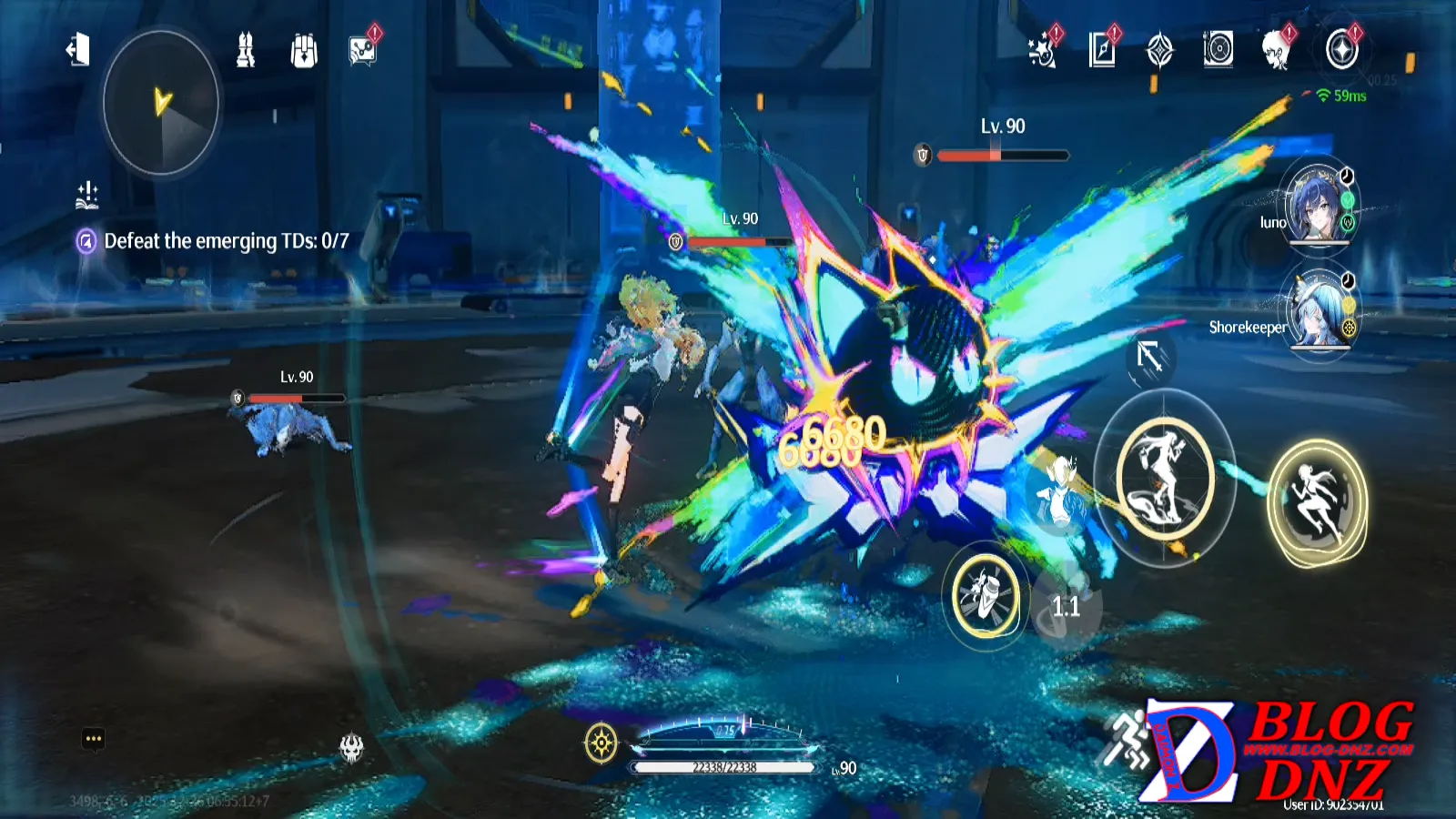
Task: Open the chat bubble icon
Action: pos(93,738)
